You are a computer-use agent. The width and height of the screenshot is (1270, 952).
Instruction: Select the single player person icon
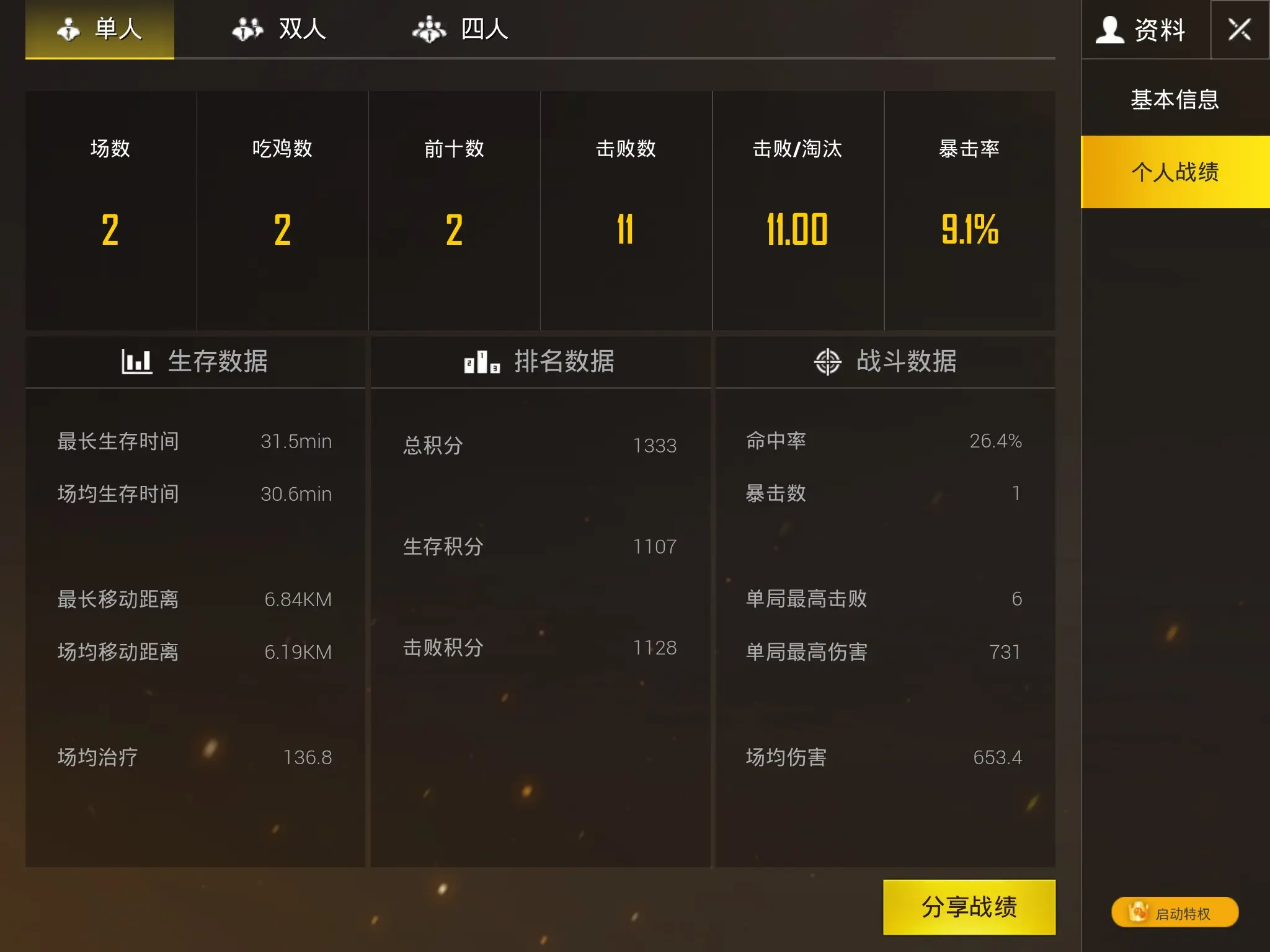[68, 28]
